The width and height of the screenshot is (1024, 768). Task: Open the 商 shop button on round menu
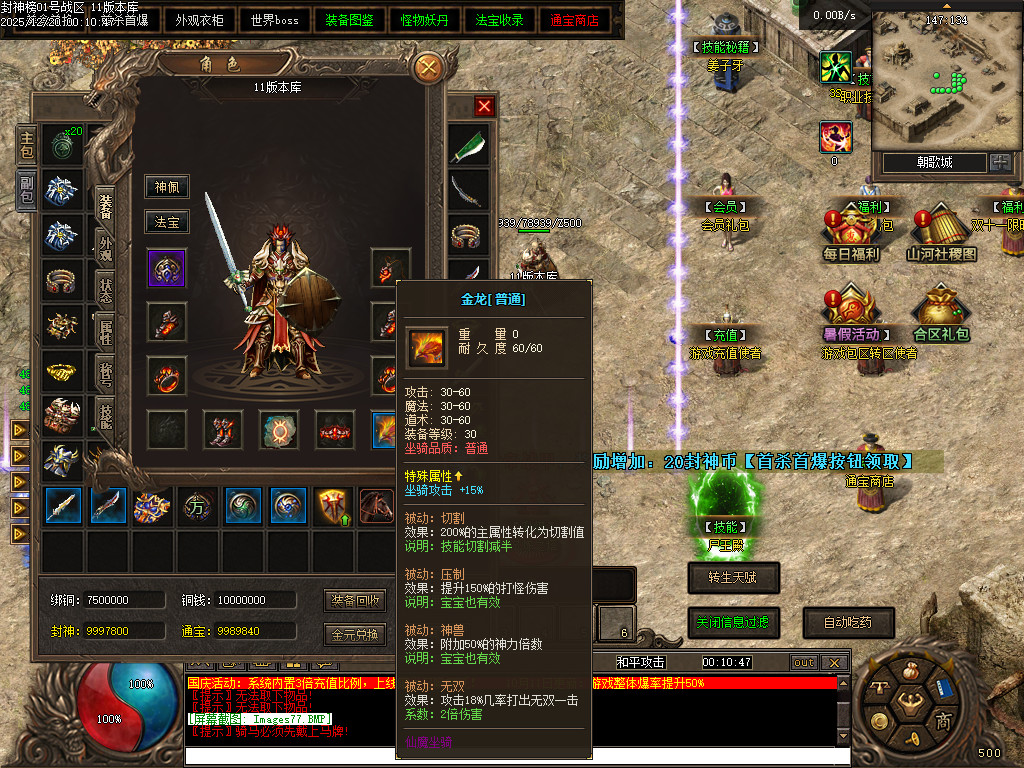point(943,721)
